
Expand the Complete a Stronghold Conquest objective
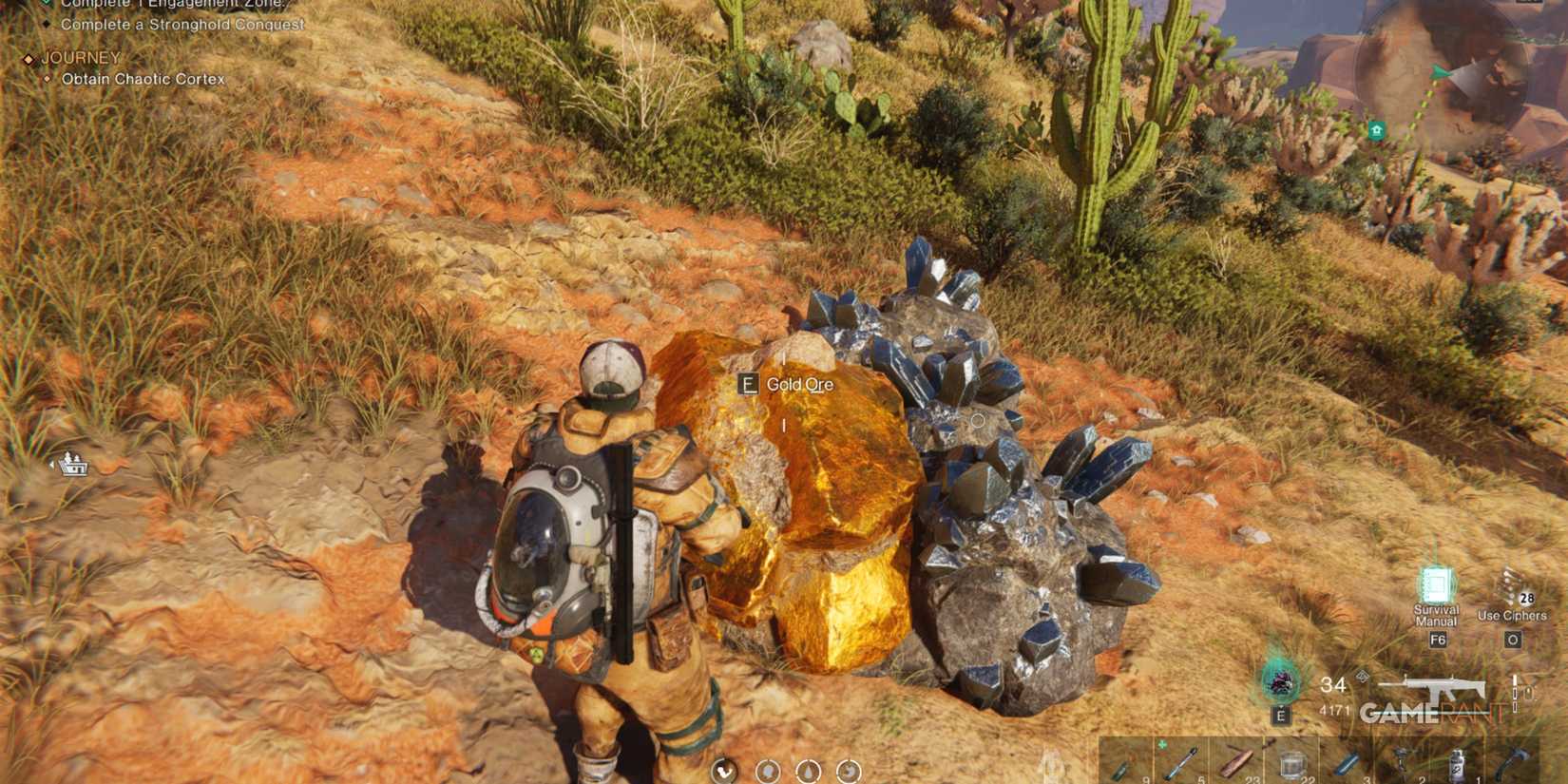[x=181, y=25]
